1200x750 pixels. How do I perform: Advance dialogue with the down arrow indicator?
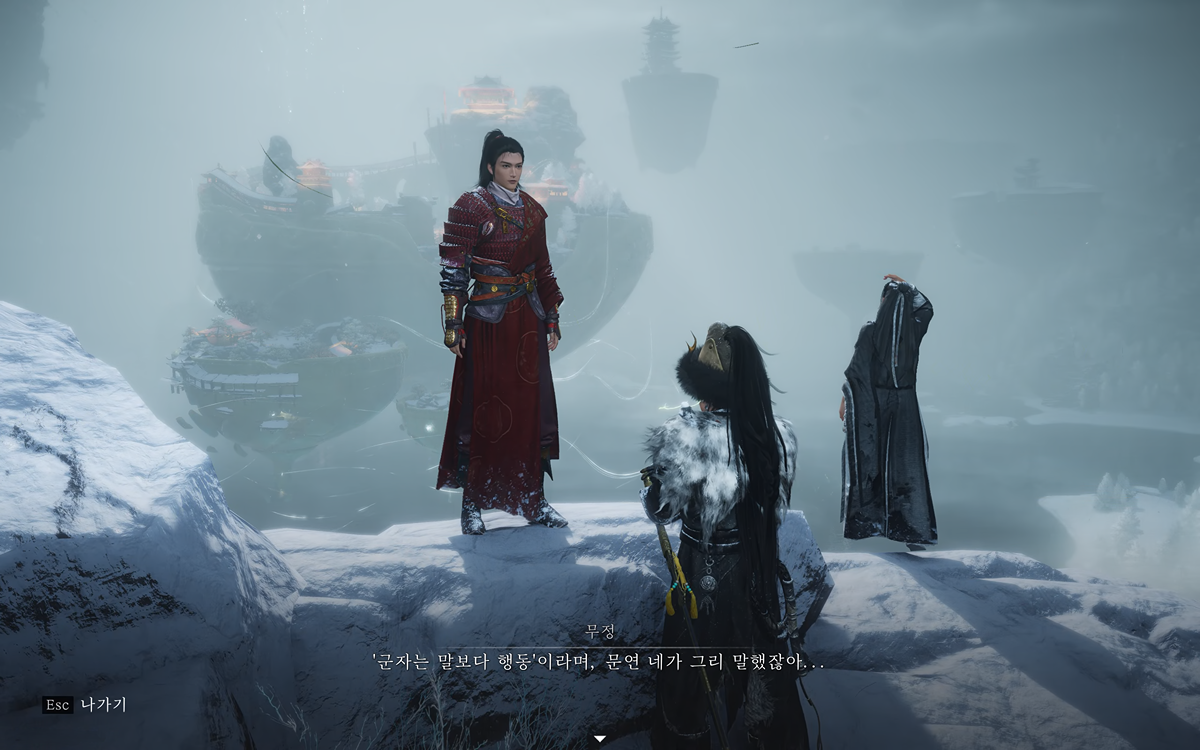click(x=600, y=739)
